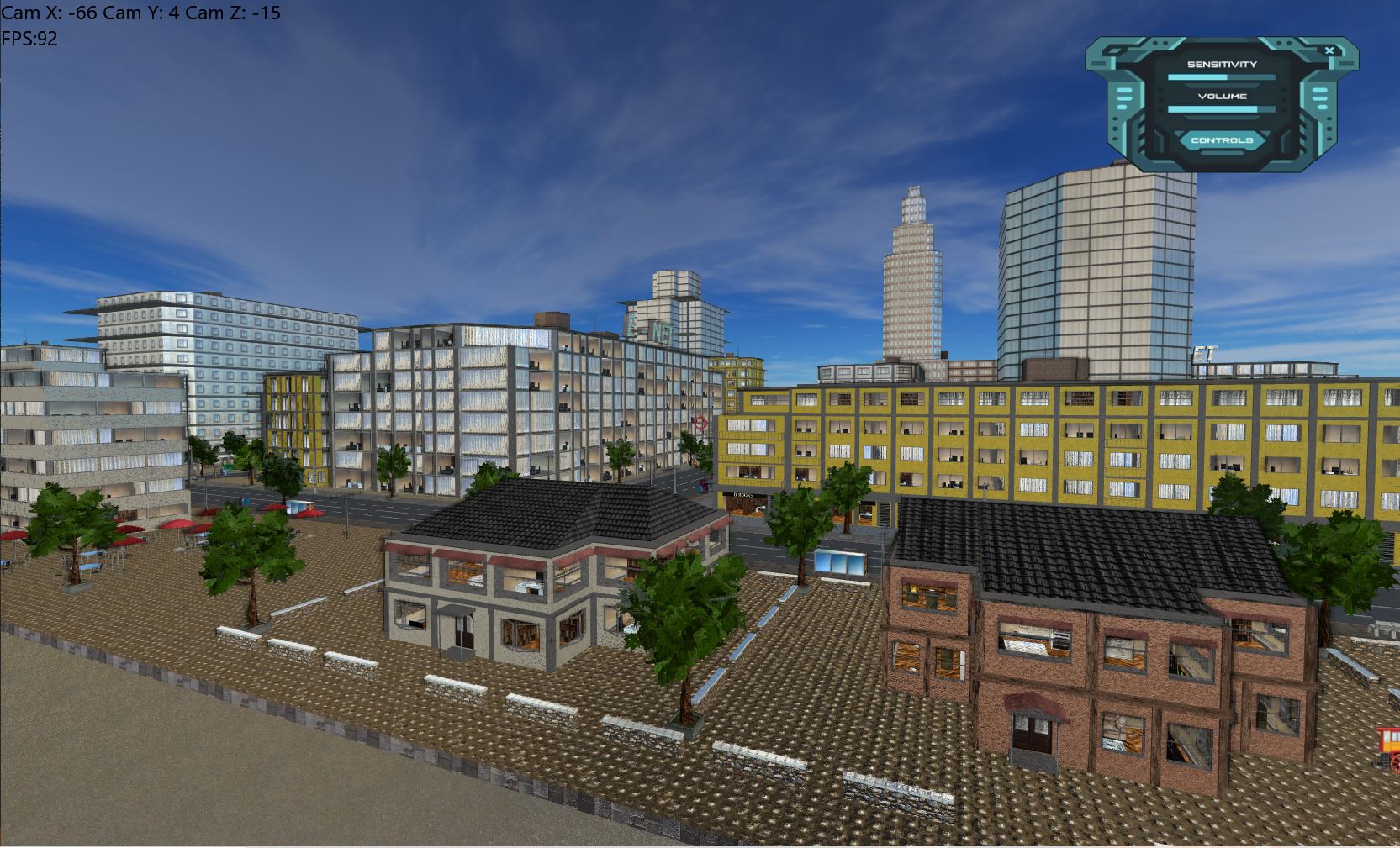Click the dark bracket panel below the Volume slider

point(1221,117)
